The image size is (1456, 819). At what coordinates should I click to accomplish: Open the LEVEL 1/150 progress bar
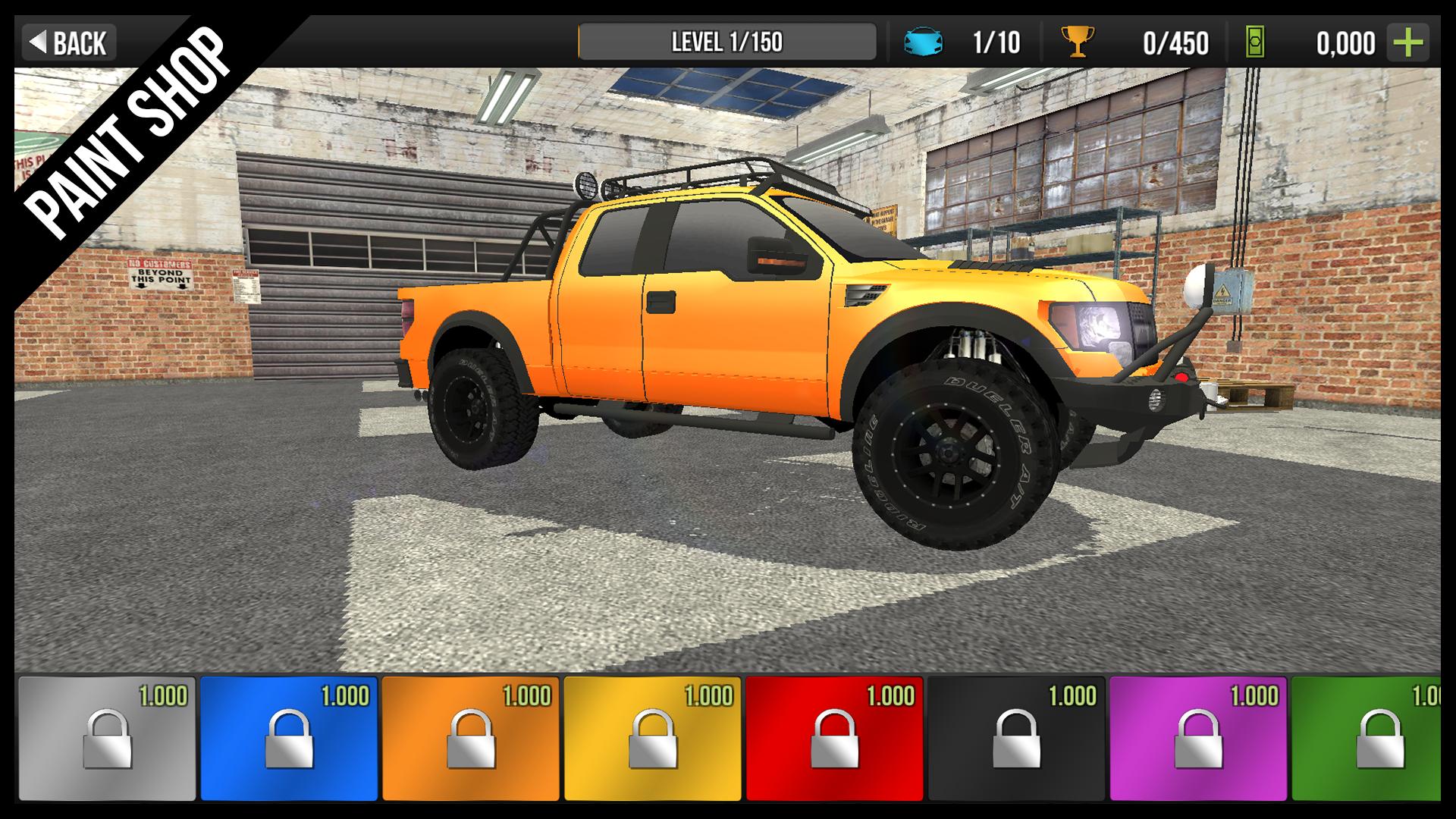pyautogui.click(x=728, y=42)
